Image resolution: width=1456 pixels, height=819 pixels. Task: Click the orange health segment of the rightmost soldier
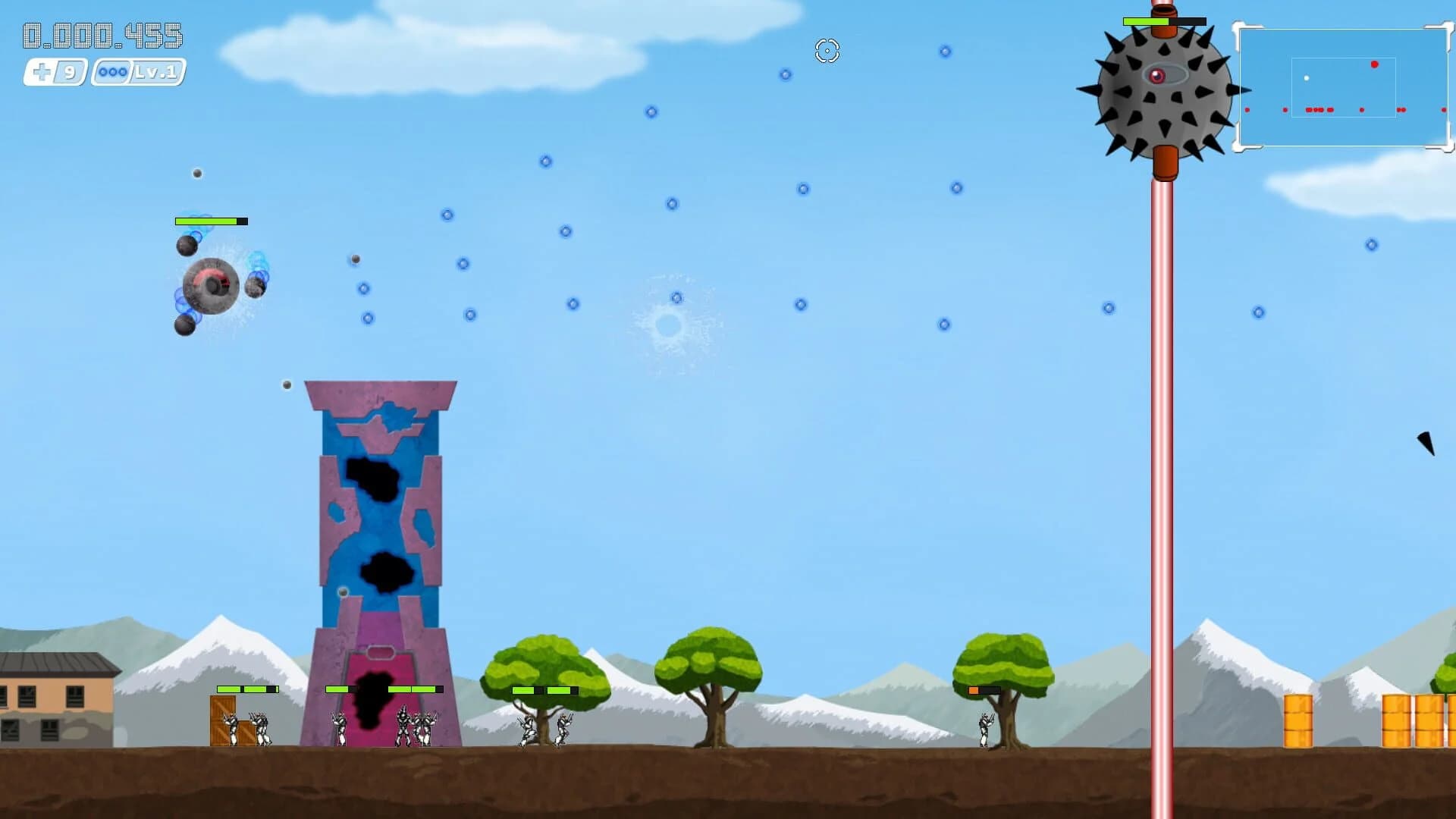click(x=975, y=691)
